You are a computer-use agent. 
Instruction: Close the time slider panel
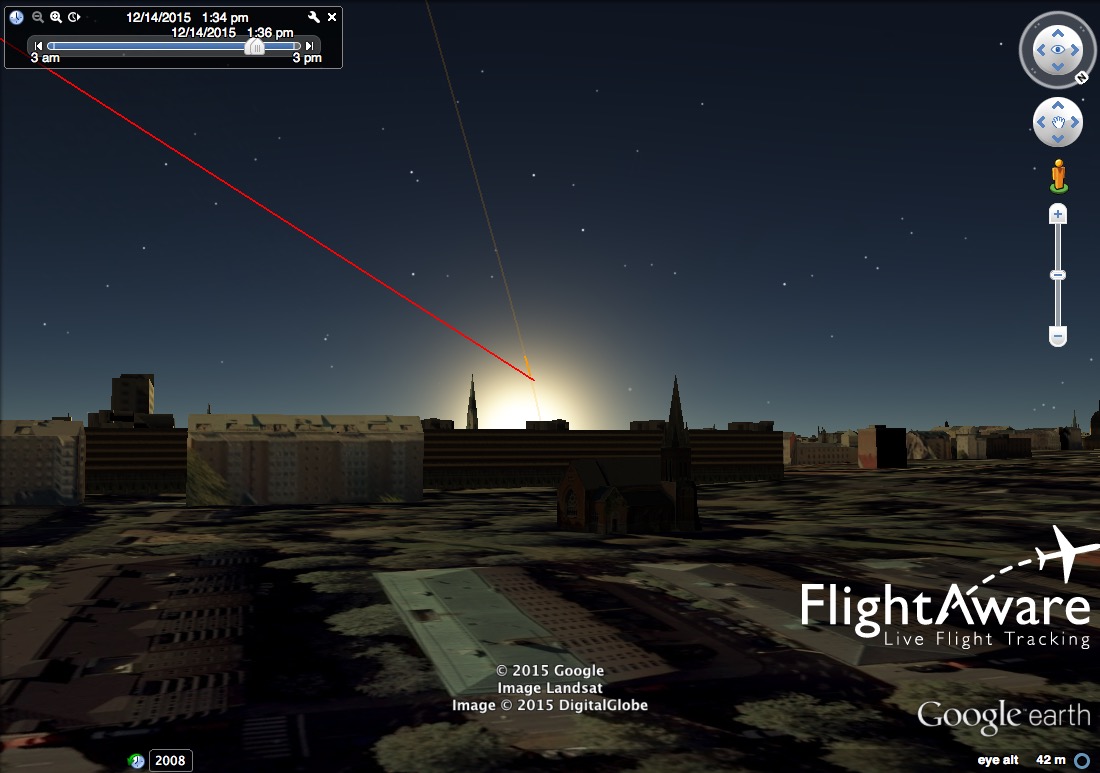coord(332,17)
